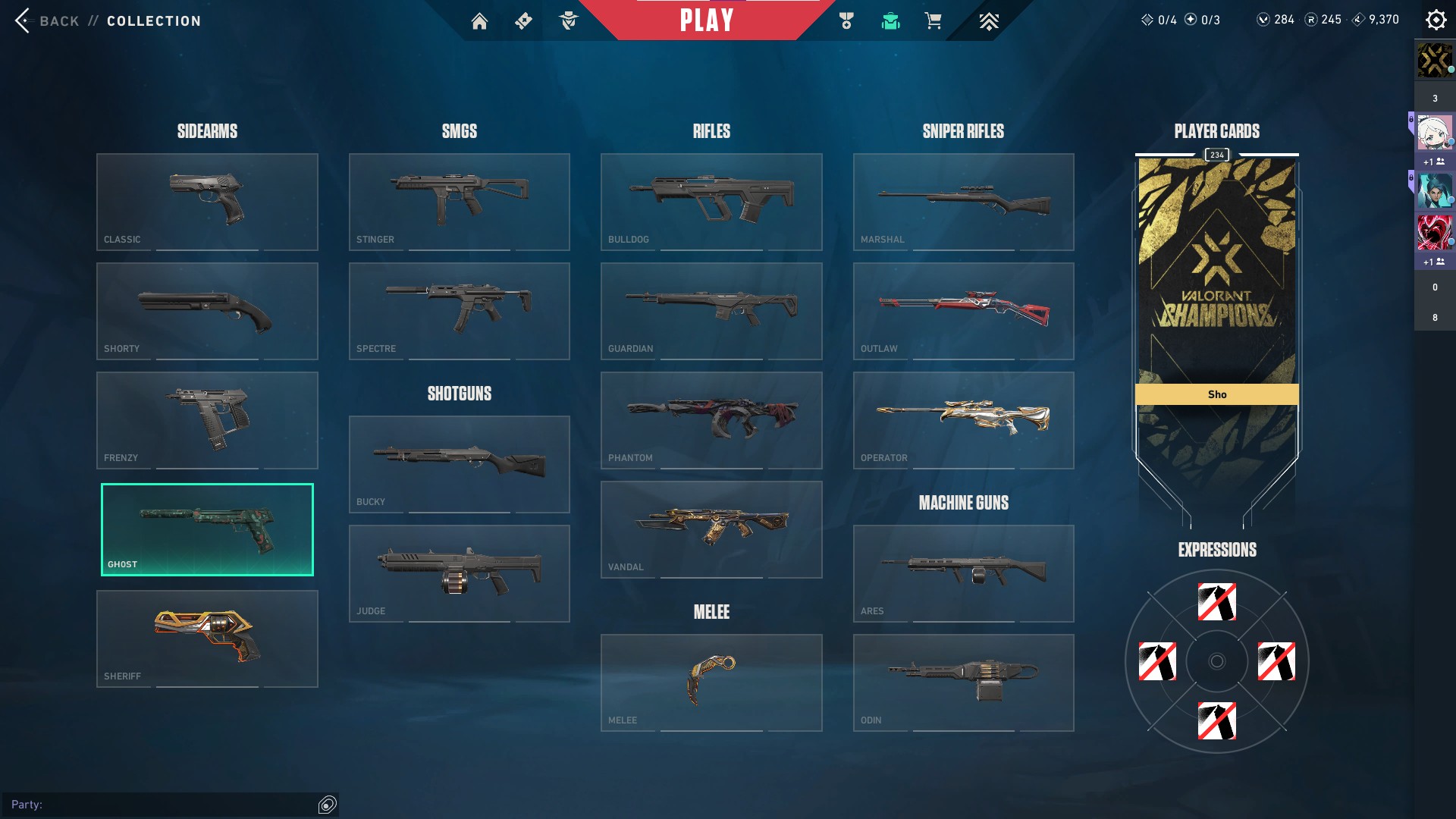The height and width of the screenshot is (819, 1456).
Task: Open the settings gear
Action: click(x=1436, y=20)
